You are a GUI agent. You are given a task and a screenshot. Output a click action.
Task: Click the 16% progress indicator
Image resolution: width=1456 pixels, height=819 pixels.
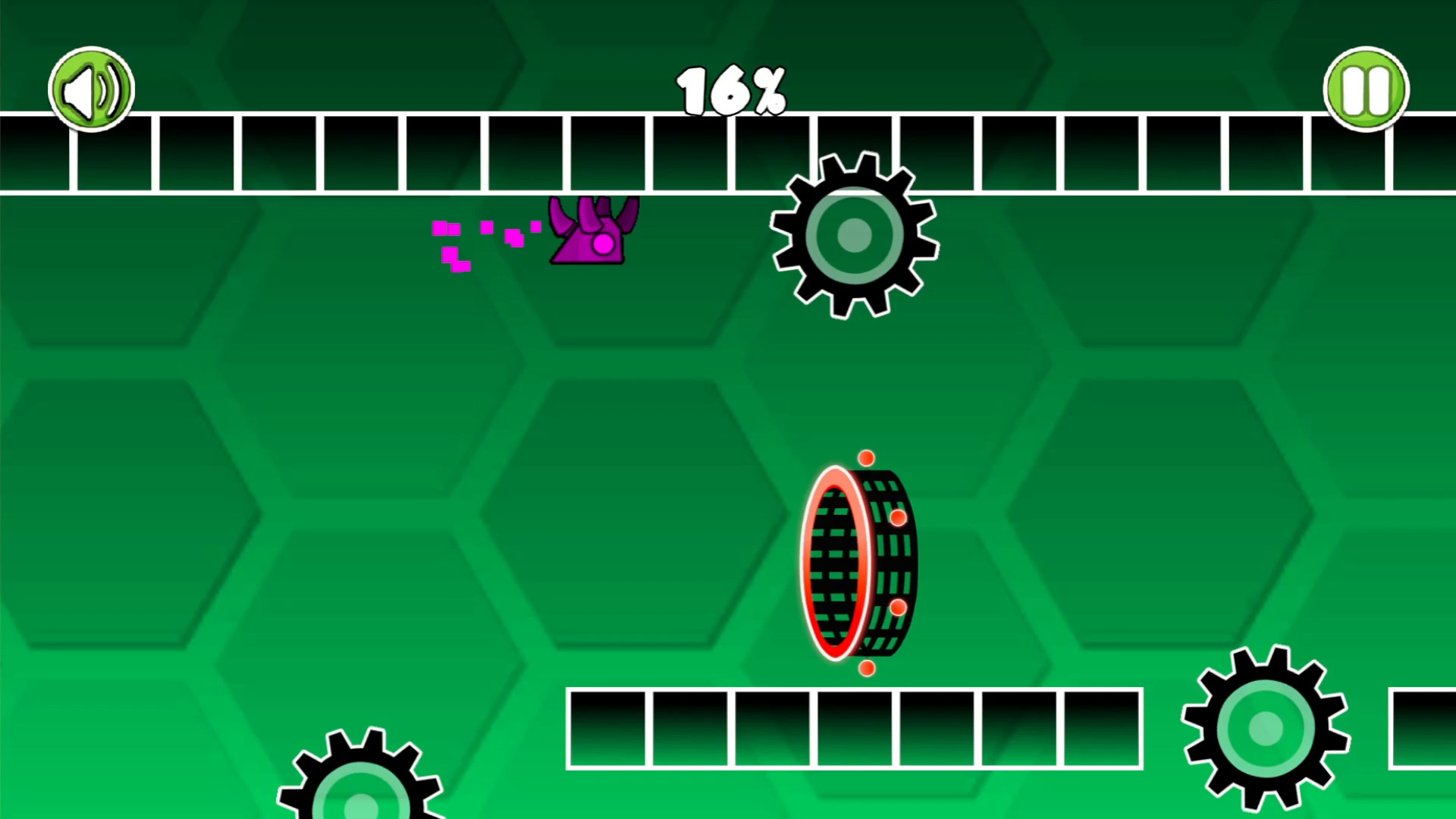pos(730,89)
